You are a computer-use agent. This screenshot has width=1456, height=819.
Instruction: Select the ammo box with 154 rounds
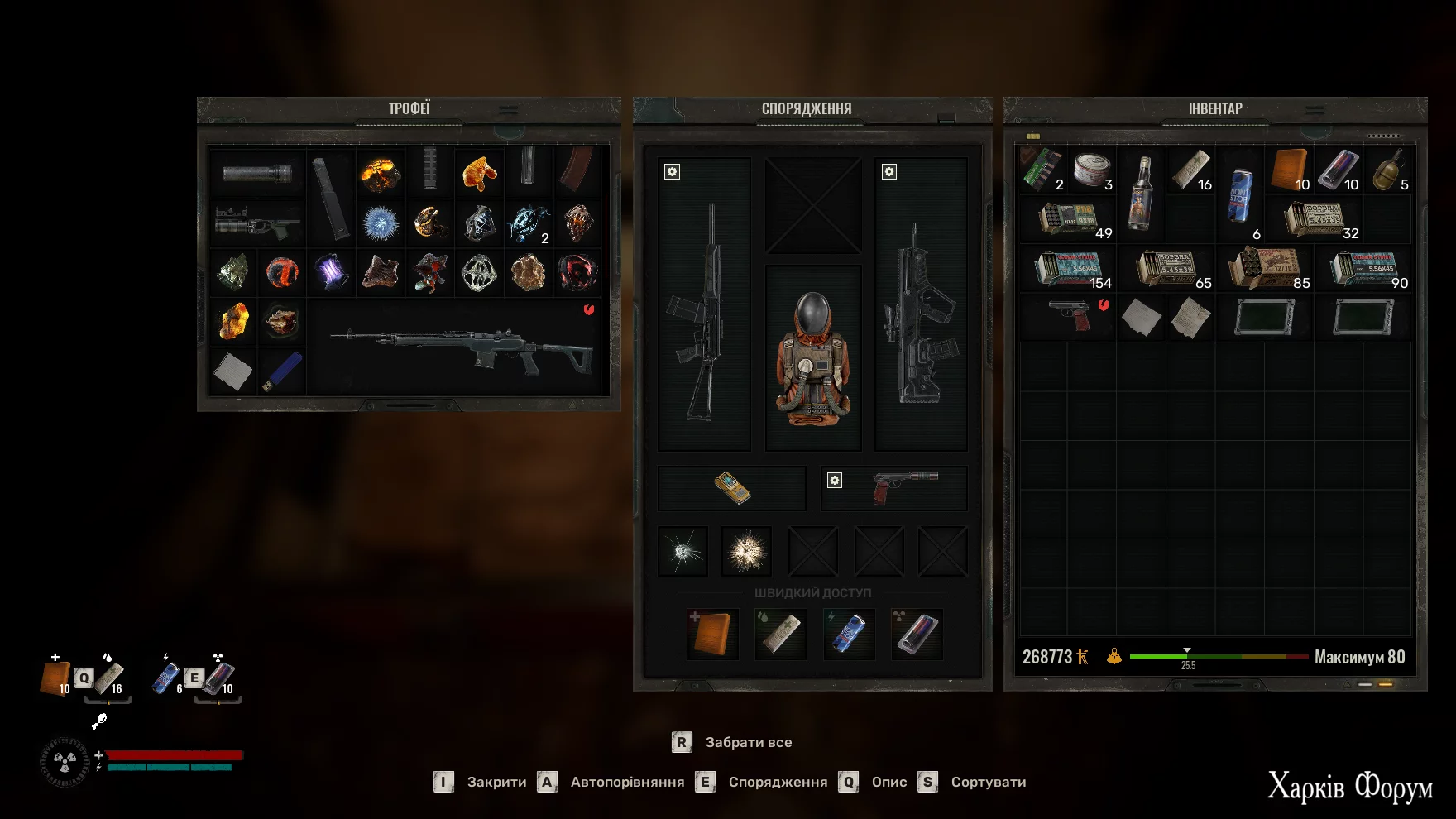1069,270
